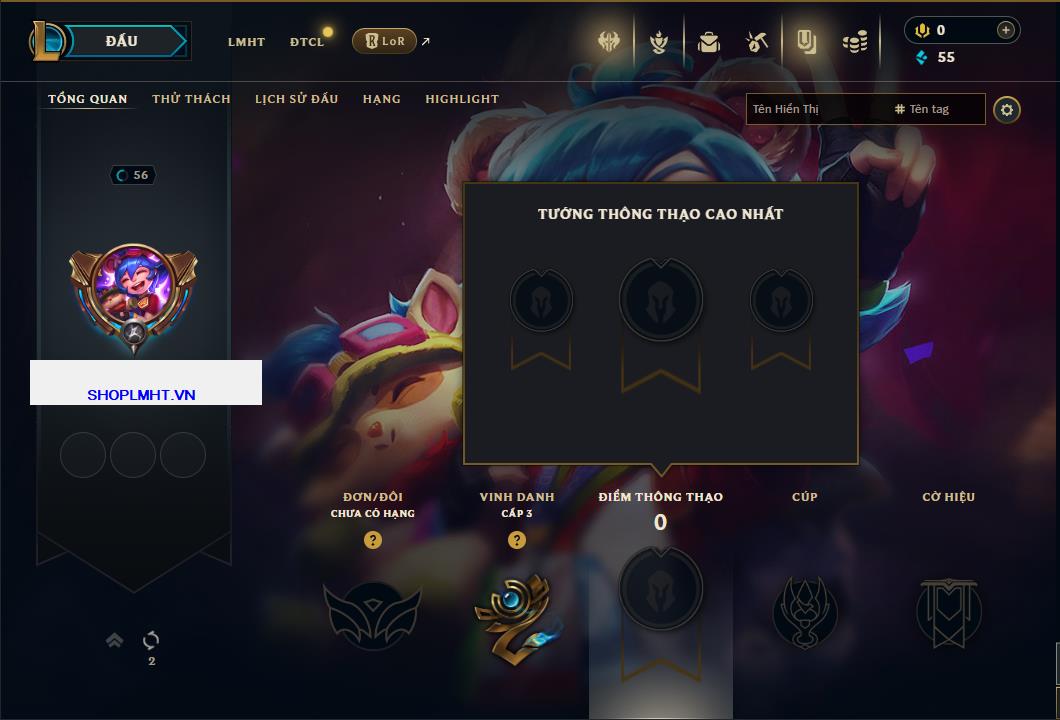Viewport: 1060px width, 720px height.
Task: Switch to the Lịch Sử Đấu tab
Action: coord(296,99)
